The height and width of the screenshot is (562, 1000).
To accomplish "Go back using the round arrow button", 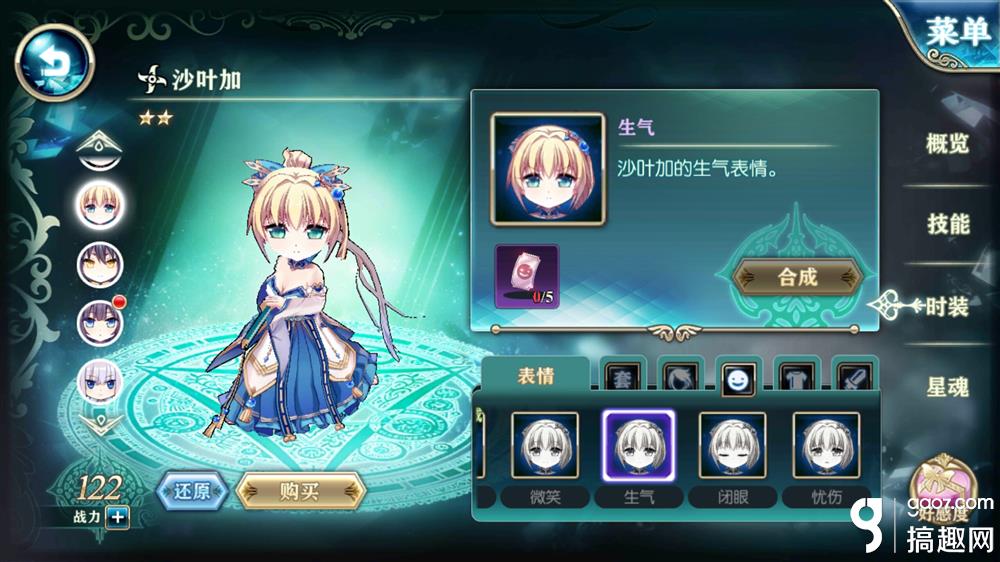I will coord(54,62).
